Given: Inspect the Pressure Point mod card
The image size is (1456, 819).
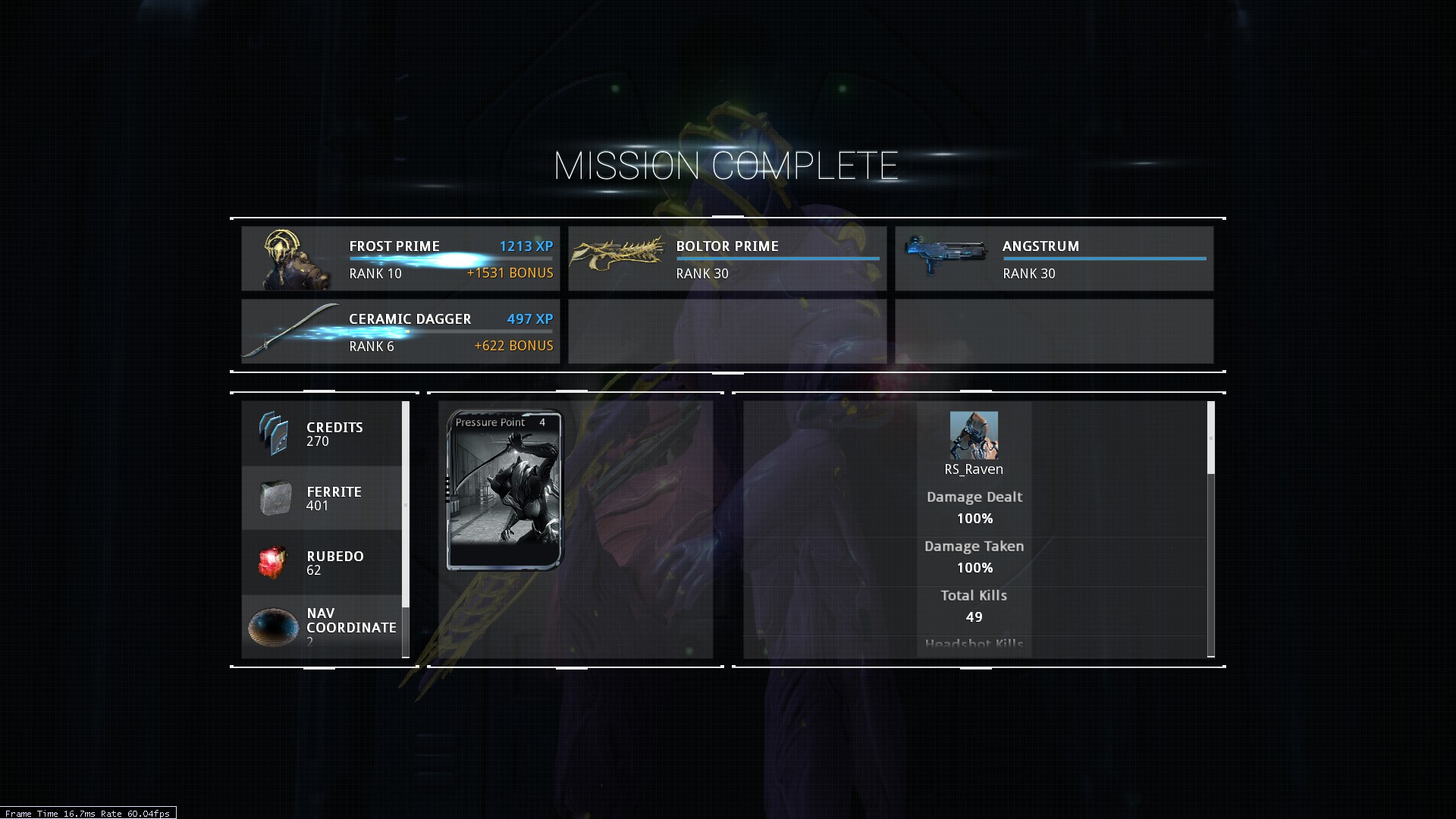Looking at the screenshot, I should [x=505, y=490].
